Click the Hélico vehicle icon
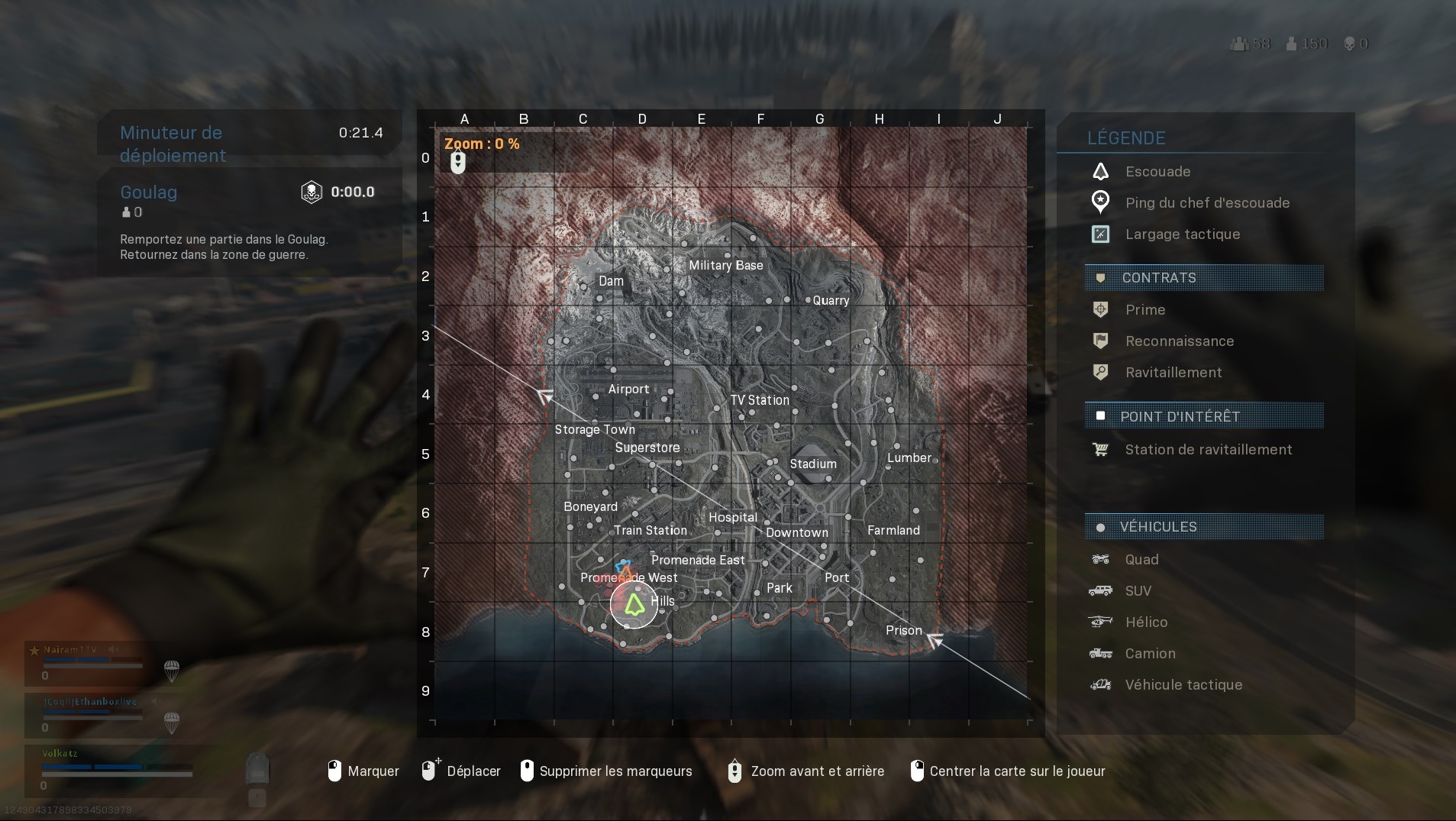Image resolution: width=1456 pixels, height=821 pixels. pyautogui.click(x=1102, y=622)
